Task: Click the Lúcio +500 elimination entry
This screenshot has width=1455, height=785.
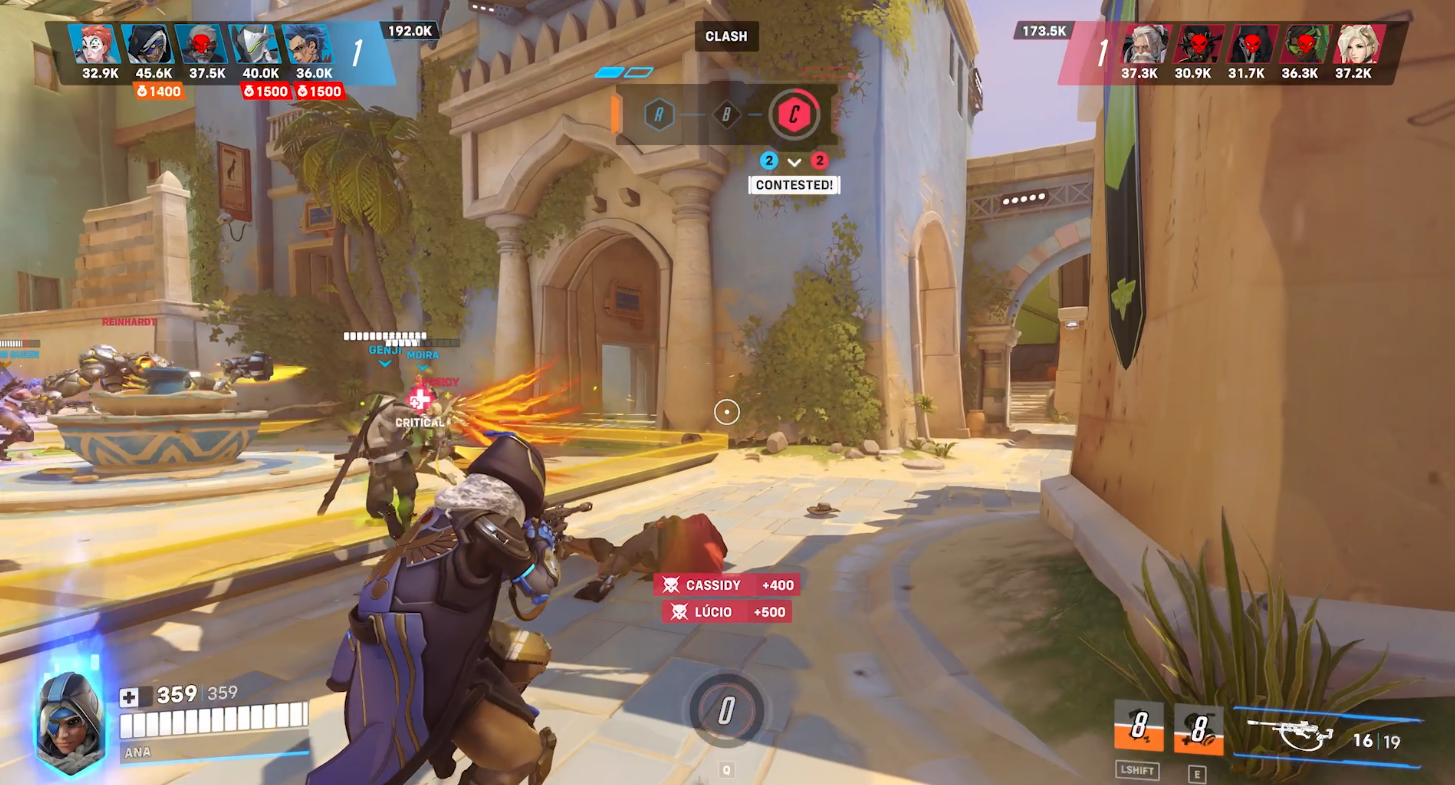Action: point(727,612)
